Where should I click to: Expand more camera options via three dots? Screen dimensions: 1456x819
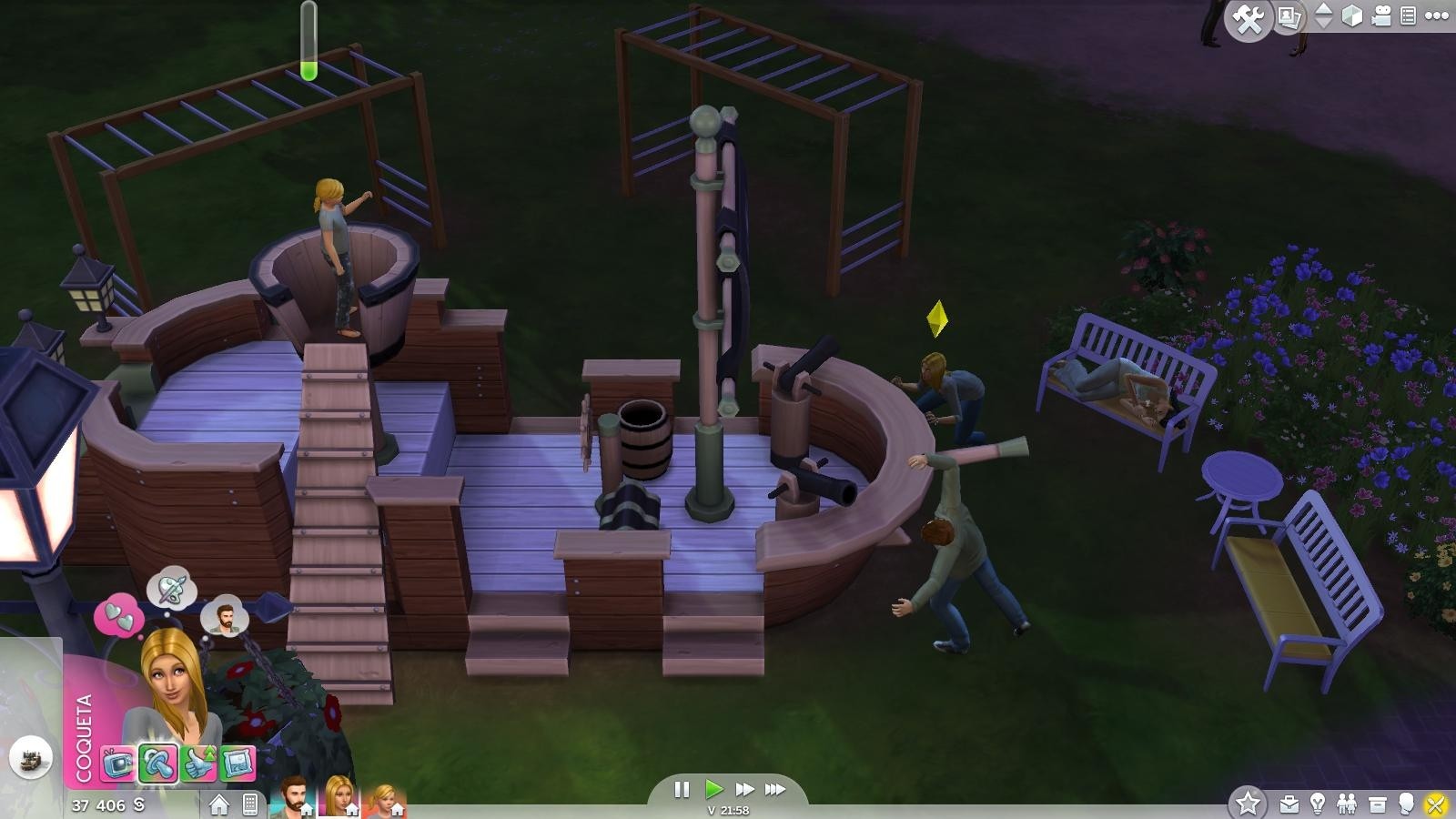click(1436, 16)
